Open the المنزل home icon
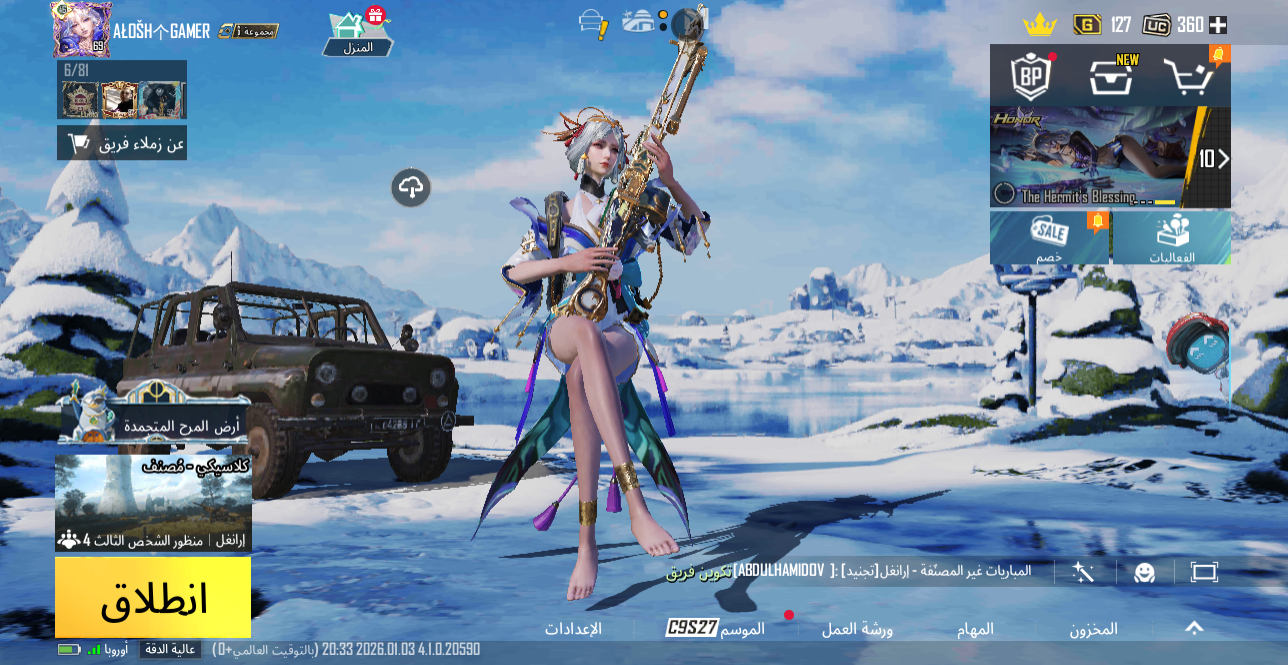The width and height of the screenshot is (1288, 665). pyautogui.click(x=357, y=33)
